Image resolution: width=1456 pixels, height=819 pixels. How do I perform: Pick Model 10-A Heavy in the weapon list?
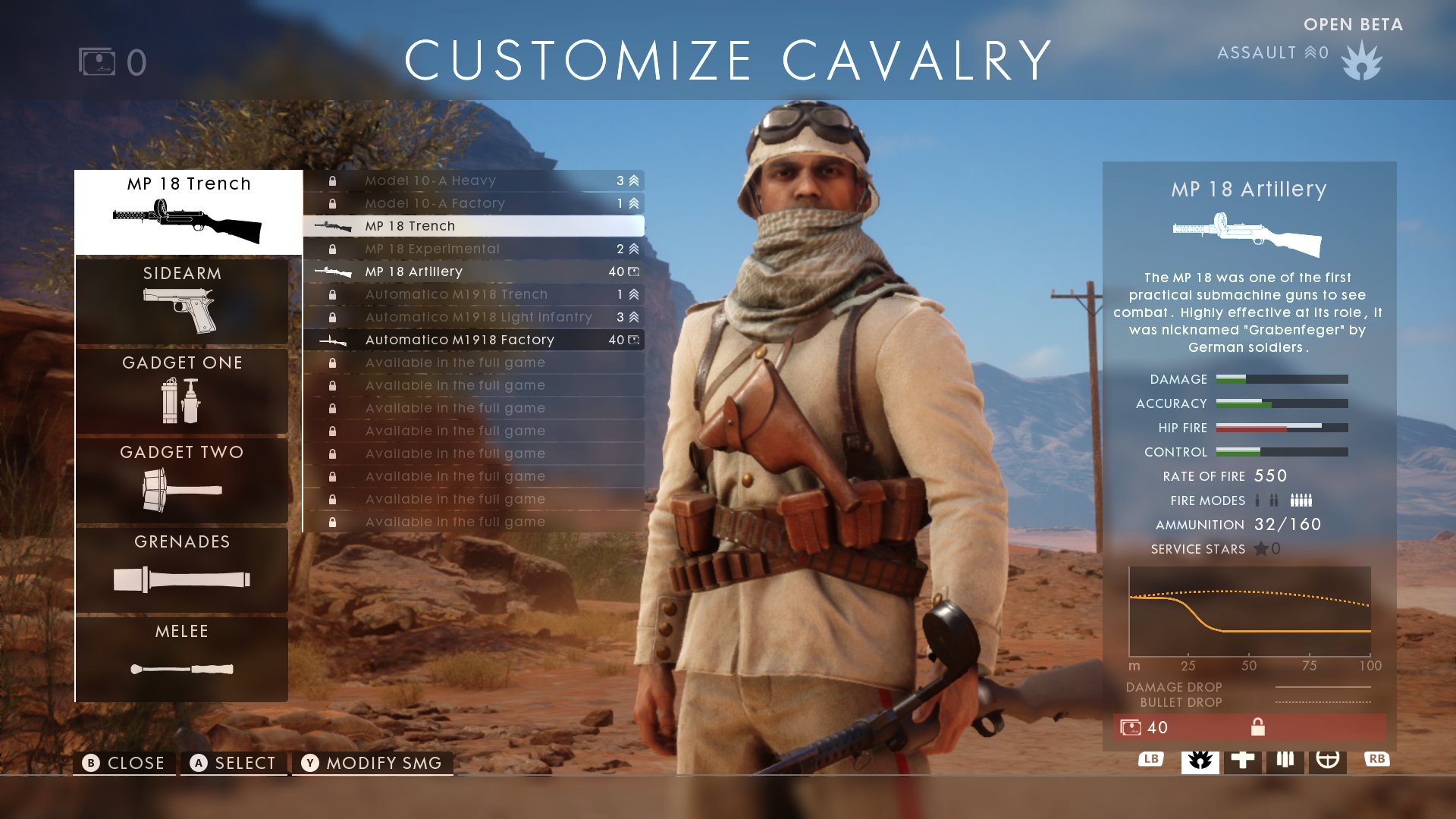[x=474, y=180]
